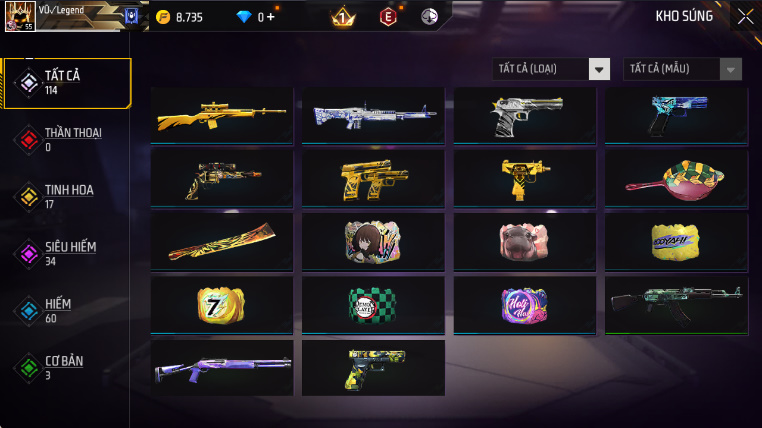Select the Tất Cả category tab
The height and width of the screenshot is (428, 762).
(67, 83)
